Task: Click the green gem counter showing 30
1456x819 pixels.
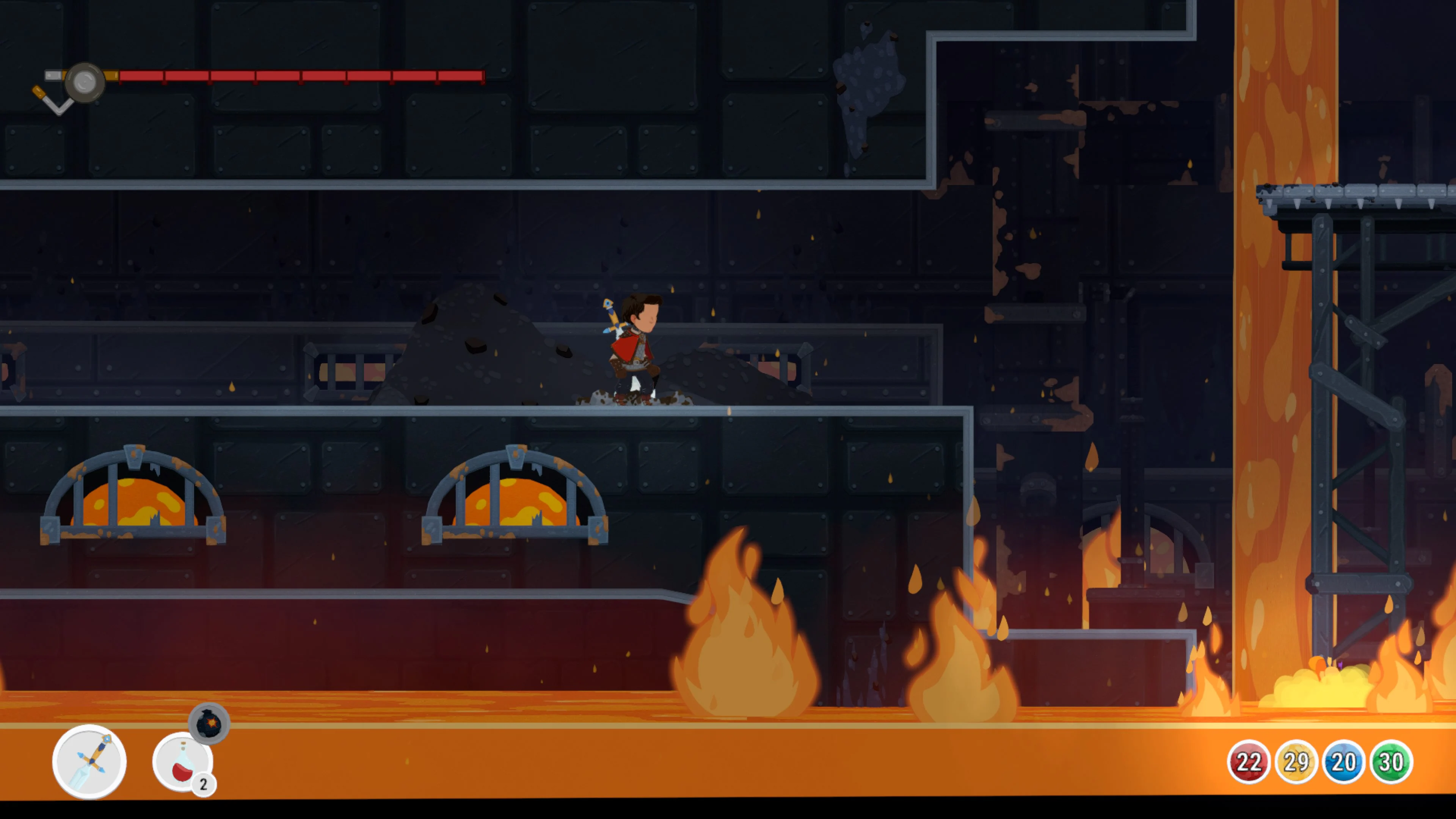Action: 1392,761
